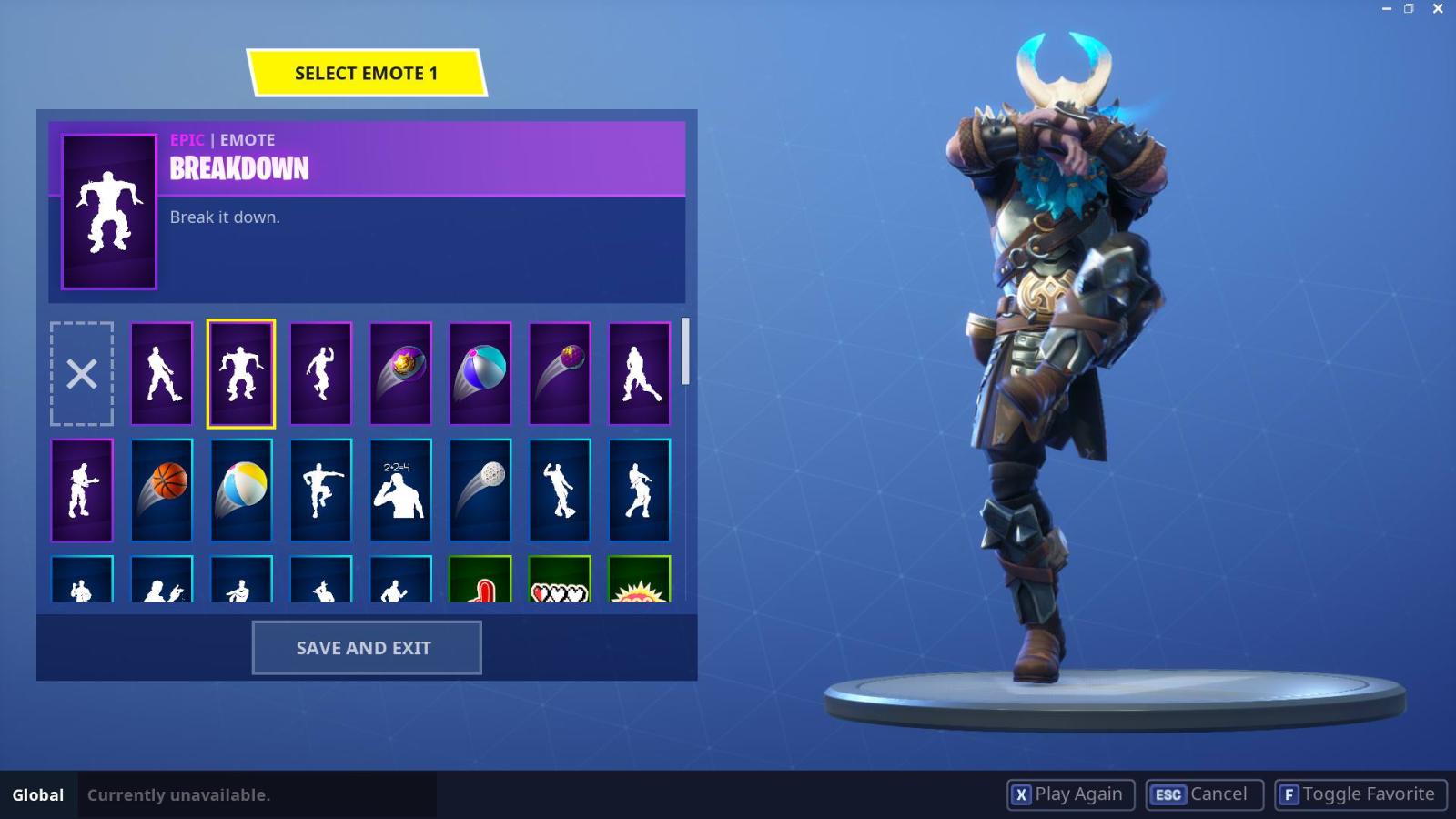Choose the golf ball toy emote
Screen dimensions: 1456x819
480,490
